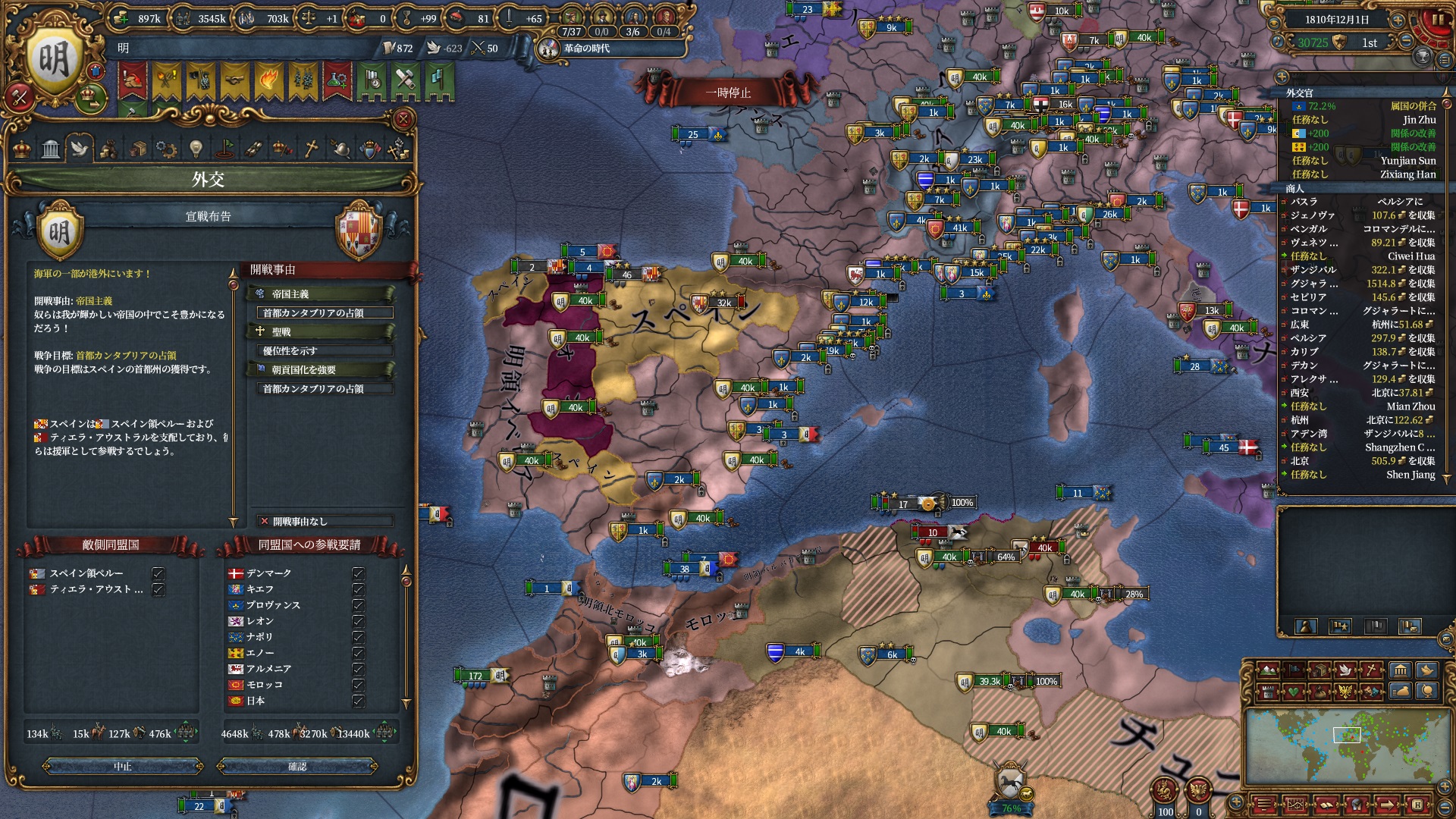Toggle the 日本 call-to-arms checkbox
1456x819 pixels.
(x=358, y=701)
